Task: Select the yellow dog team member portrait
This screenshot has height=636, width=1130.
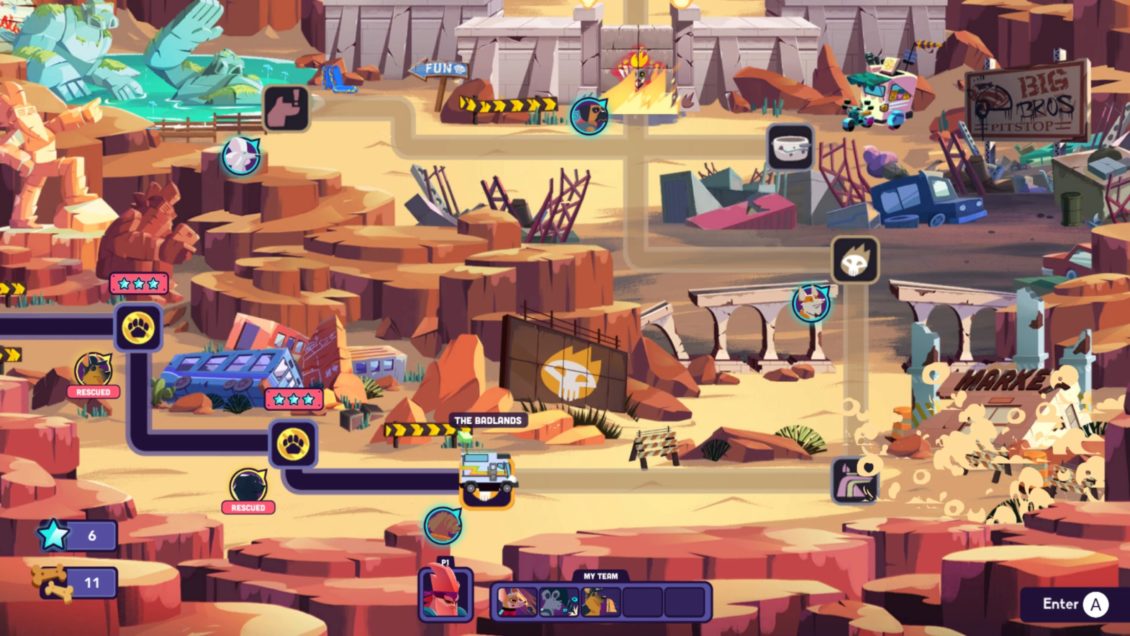Action: (x=600, y=601)
